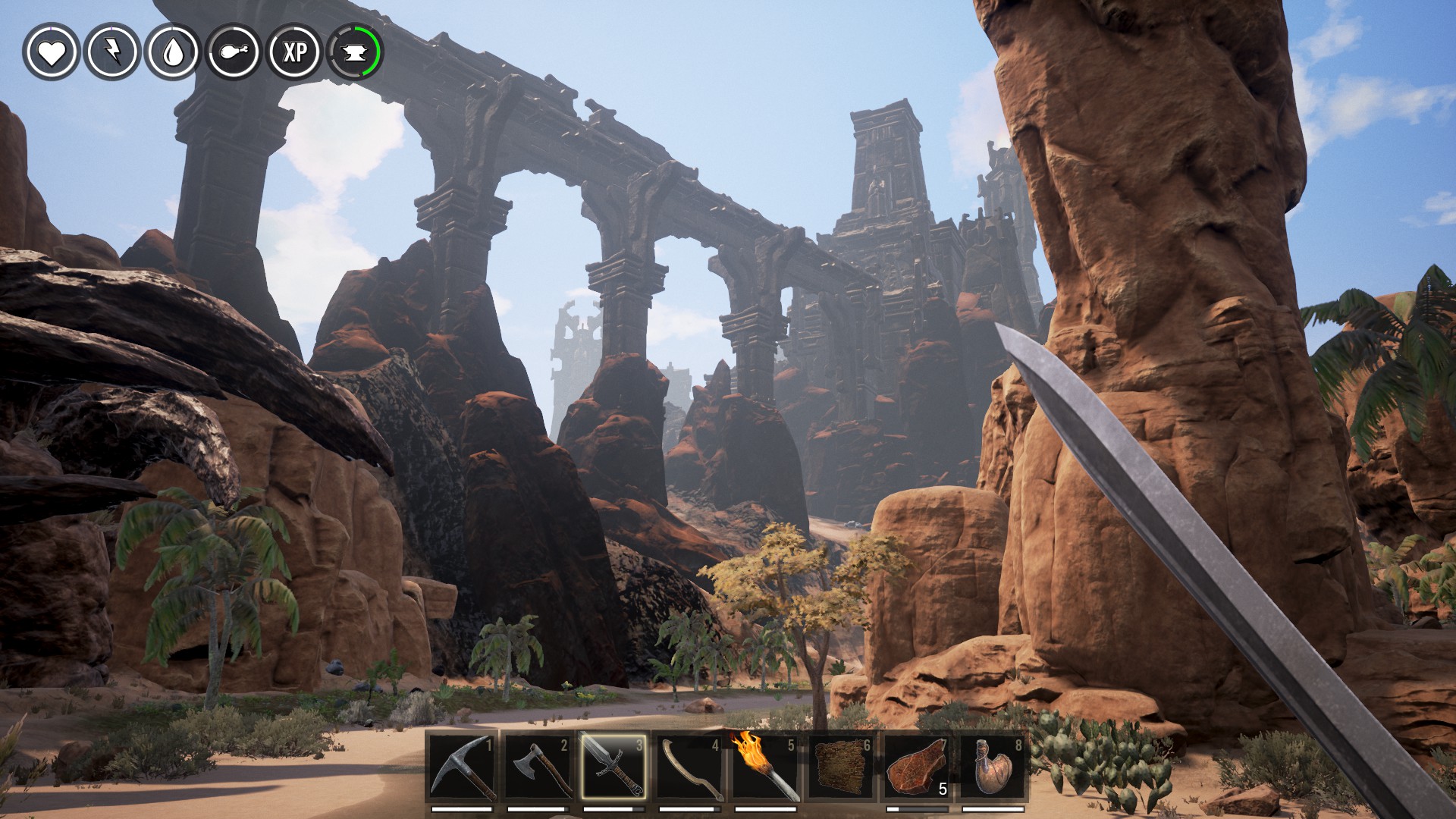The image size is (1456, 819).
Task: Select the brown hide item in slot 6
Action: tap(841, 767)
